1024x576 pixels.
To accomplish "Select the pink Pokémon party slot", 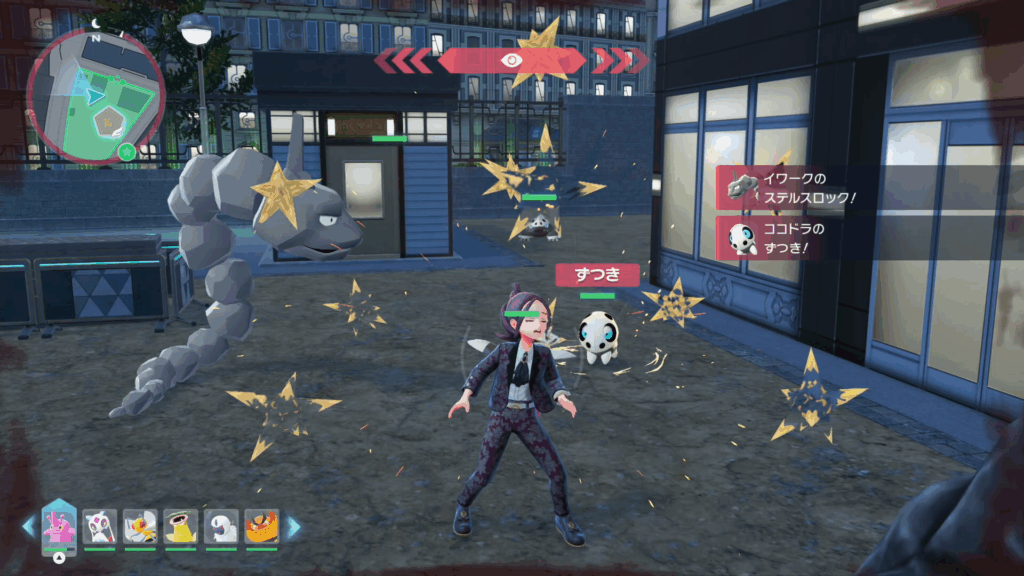I will pyautogui.click(x=59, y=525).
